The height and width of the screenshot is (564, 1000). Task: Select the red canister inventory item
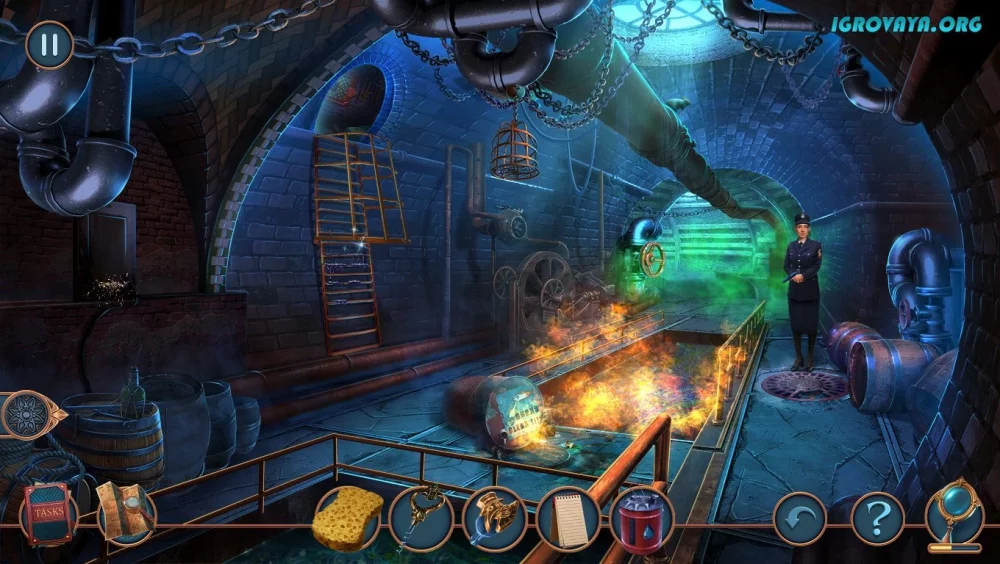[642, 520]
